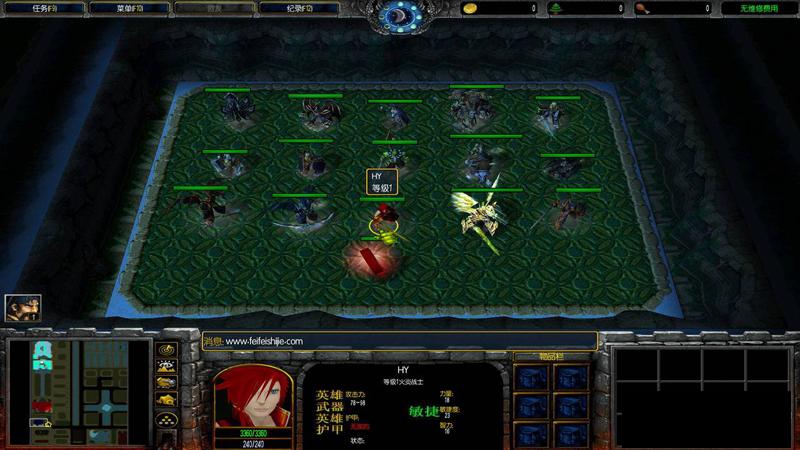Click the idle worker portrait icon
The height and width of the screenshot is (450, 800).
click(22, 308)
